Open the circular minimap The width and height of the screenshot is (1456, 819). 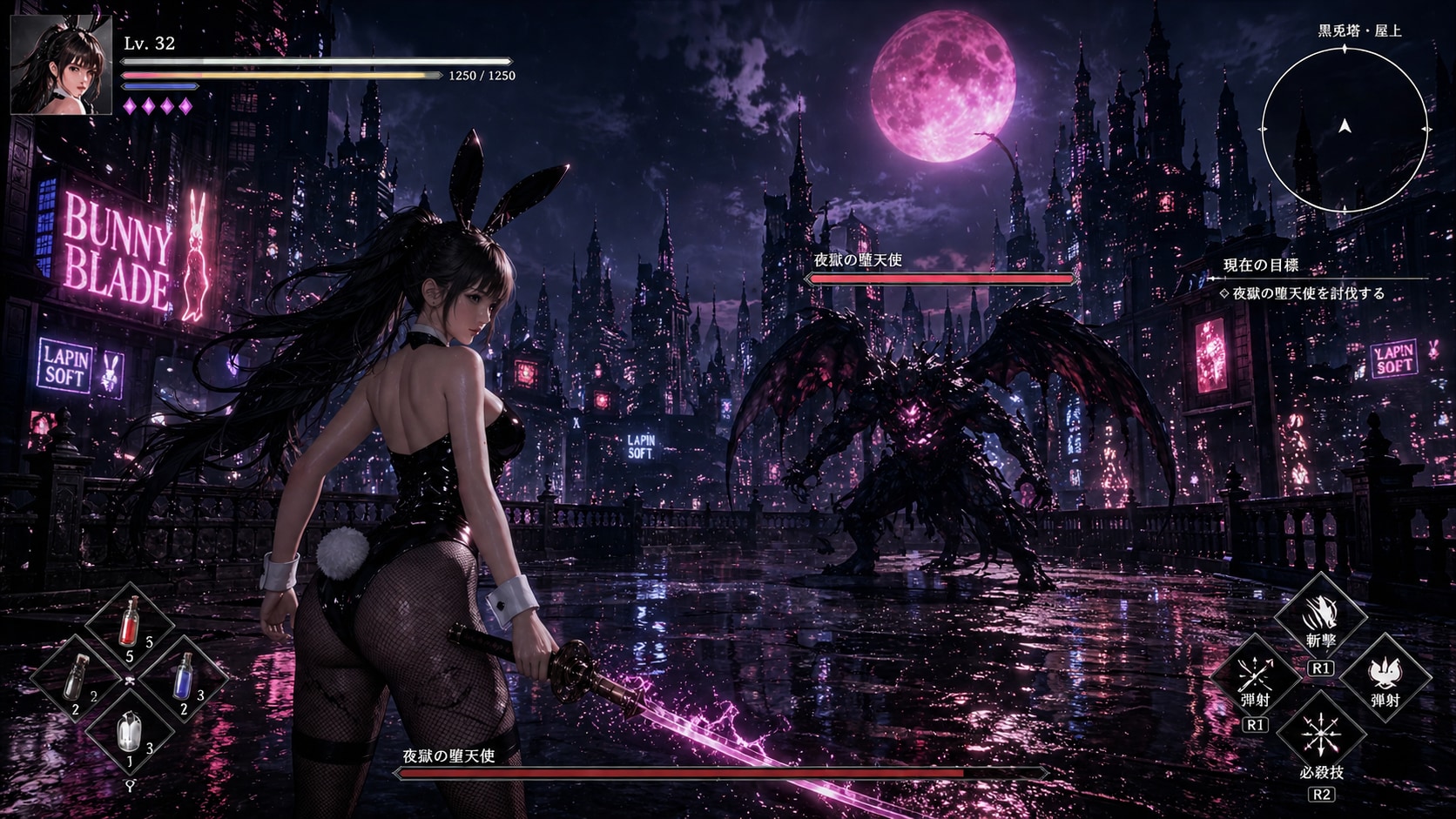1345,128
